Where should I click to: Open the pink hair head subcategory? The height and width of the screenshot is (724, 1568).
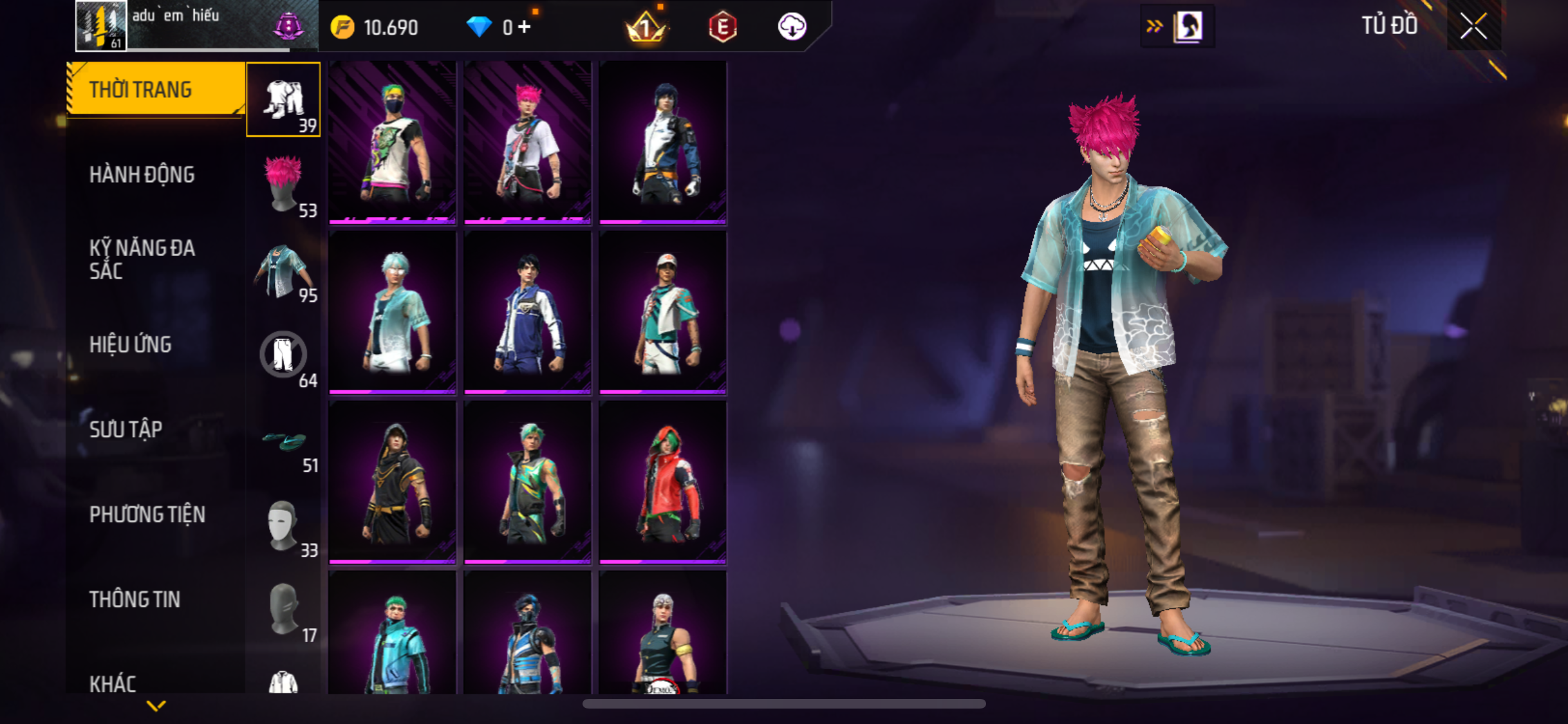[x=283, y=185]
